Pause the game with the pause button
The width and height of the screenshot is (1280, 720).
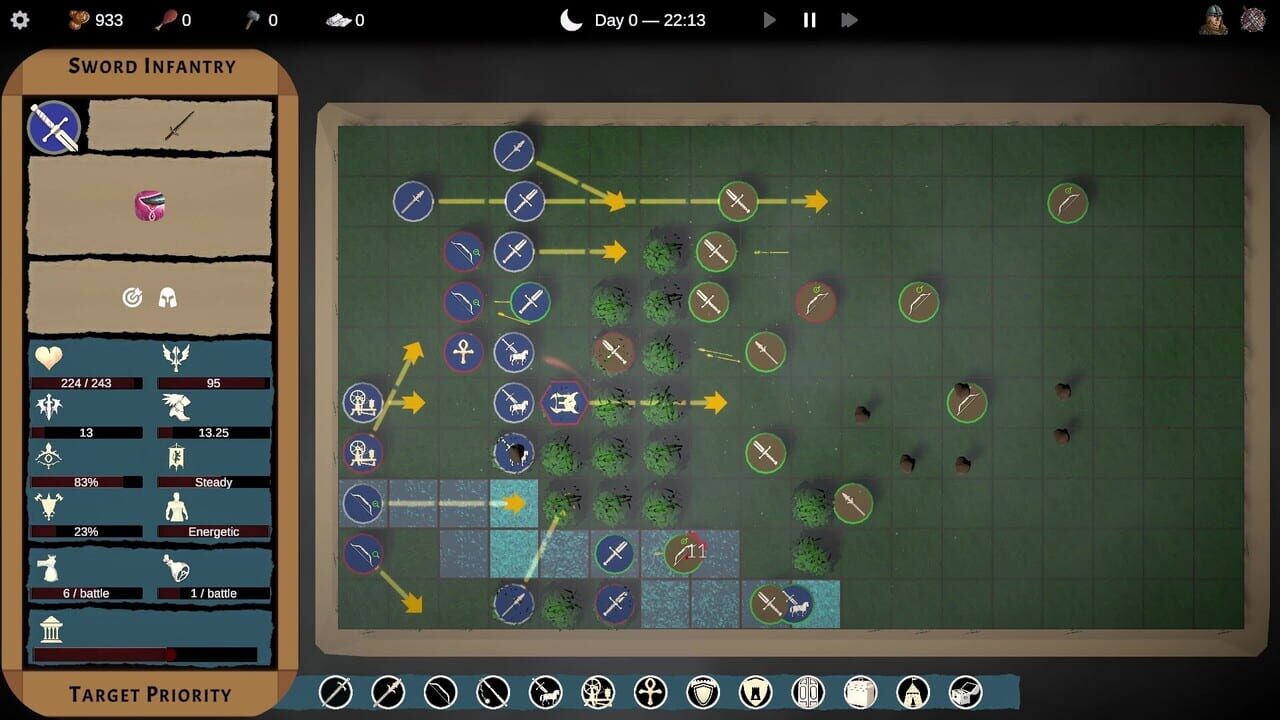(809, 19)
